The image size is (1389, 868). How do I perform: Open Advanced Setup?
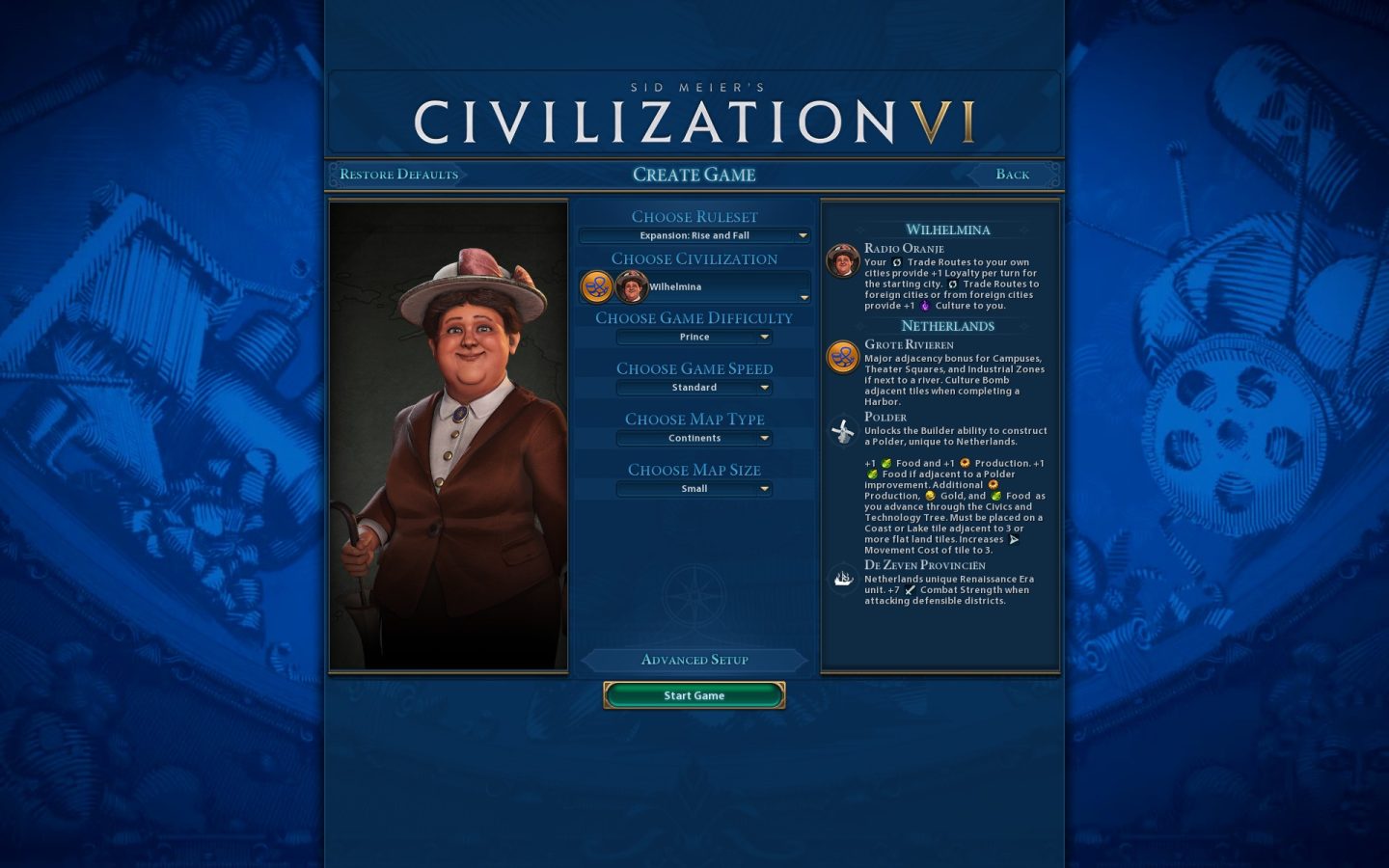[694, 660]
